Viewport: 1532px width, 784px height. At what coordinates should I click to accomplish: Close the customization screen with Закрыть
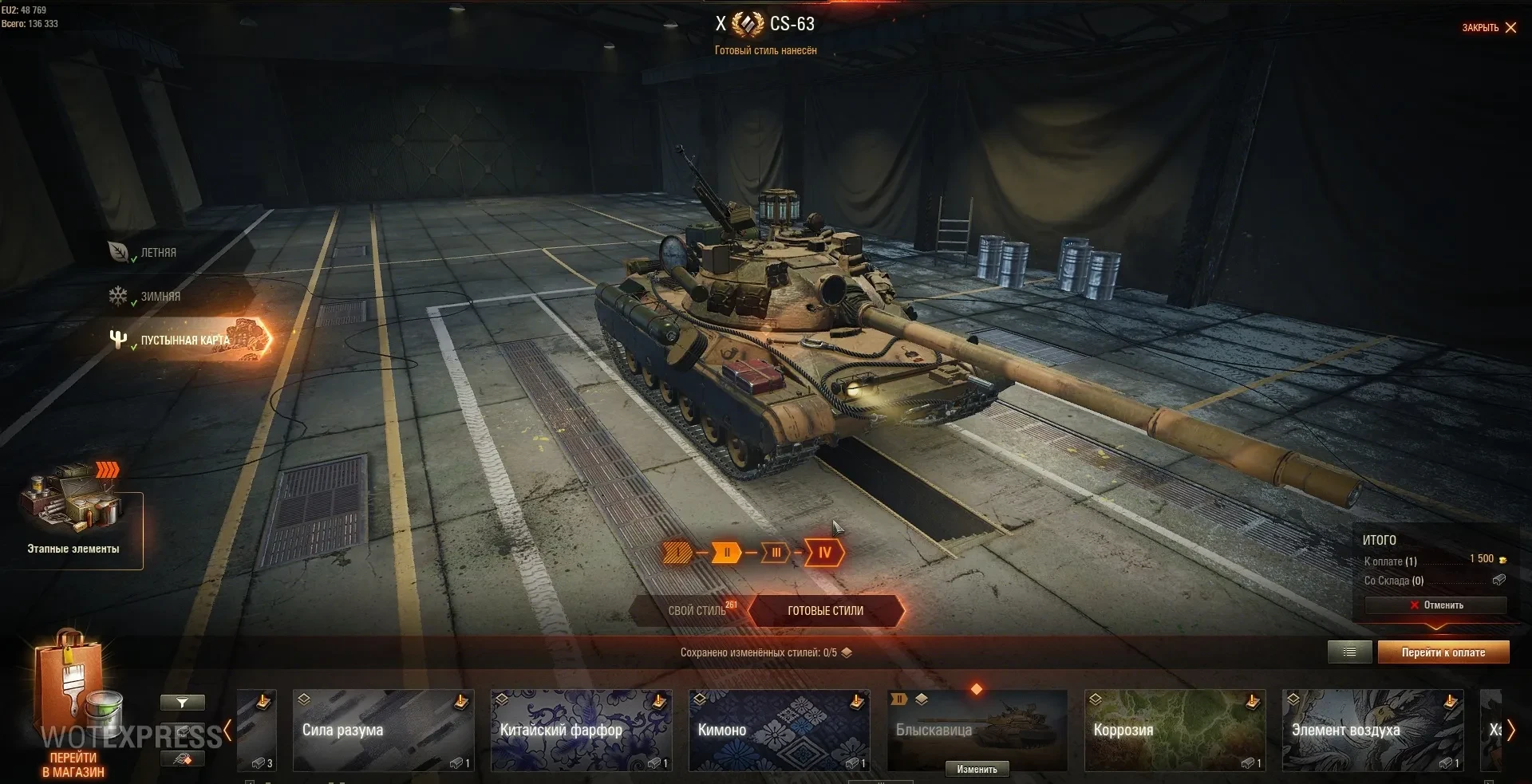(x=1489, y=28)
